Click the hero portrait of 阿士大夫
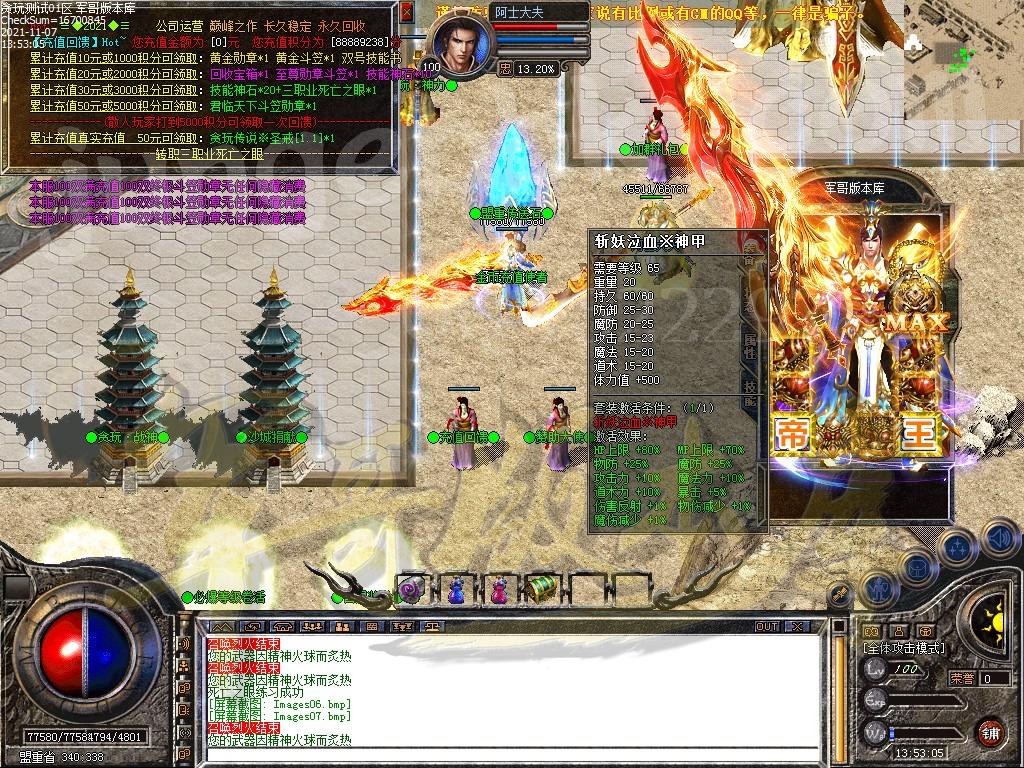Screen dimensions: 1024x768 pos(461,45)
